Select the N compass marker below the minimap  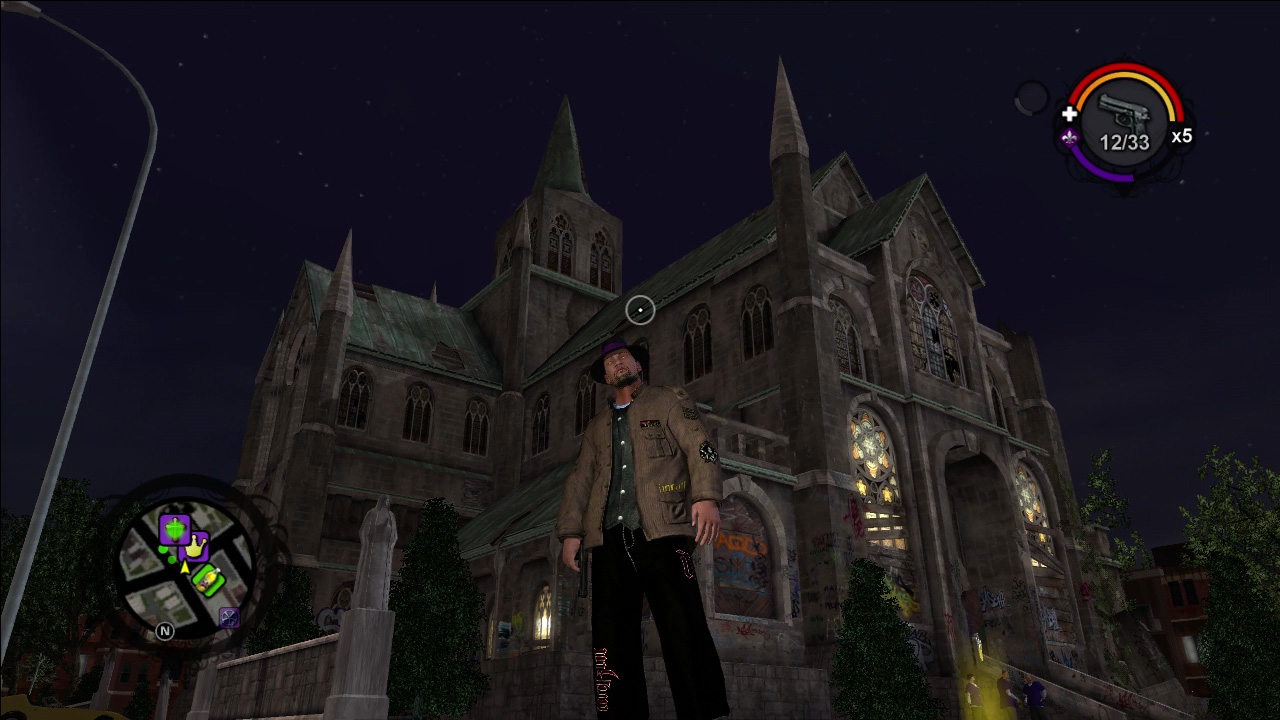(165, 631)
